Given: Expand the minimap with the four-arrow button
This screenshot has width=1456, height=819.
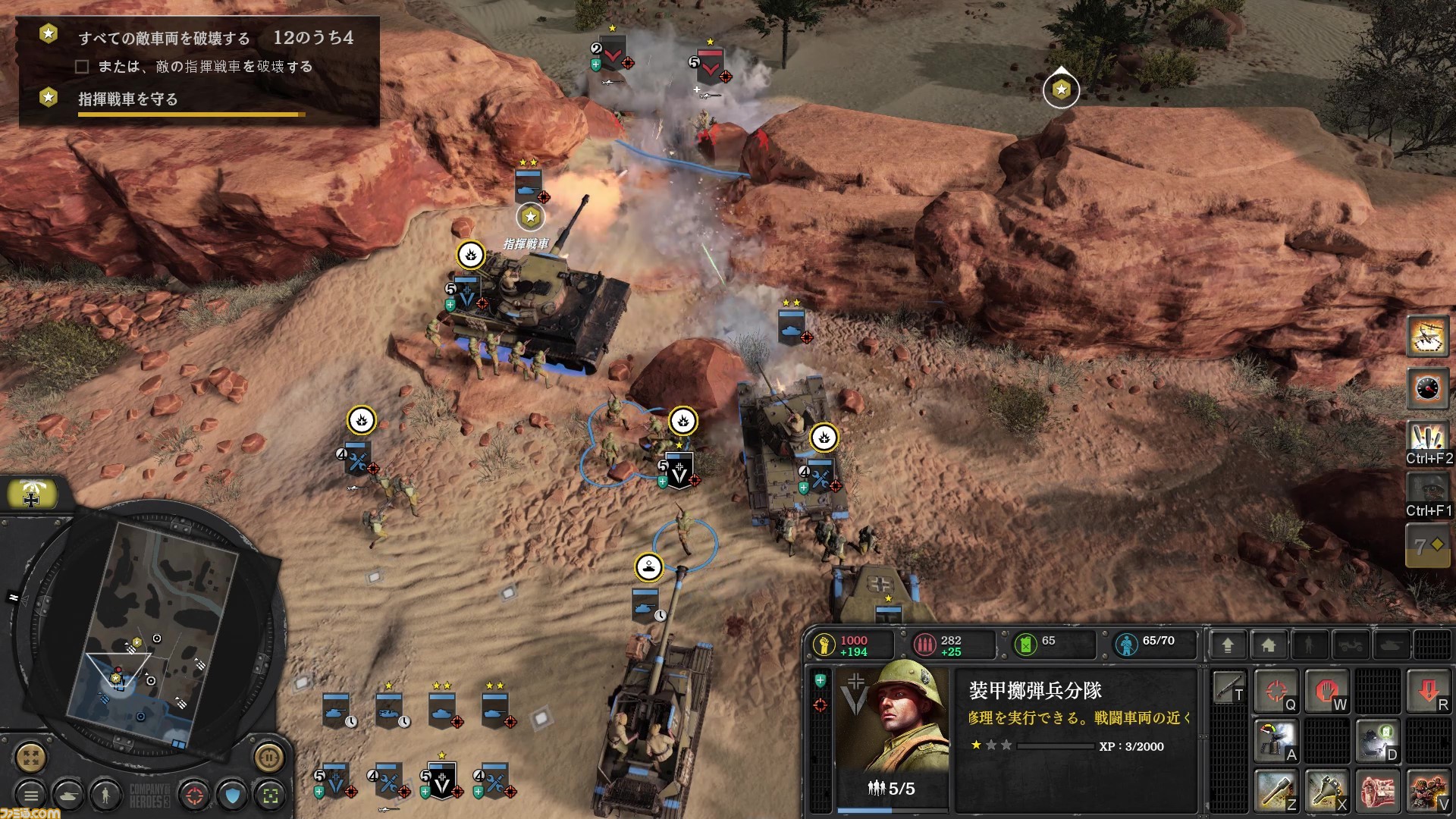Looking at the screenshot, I should [x=31, y=758].
